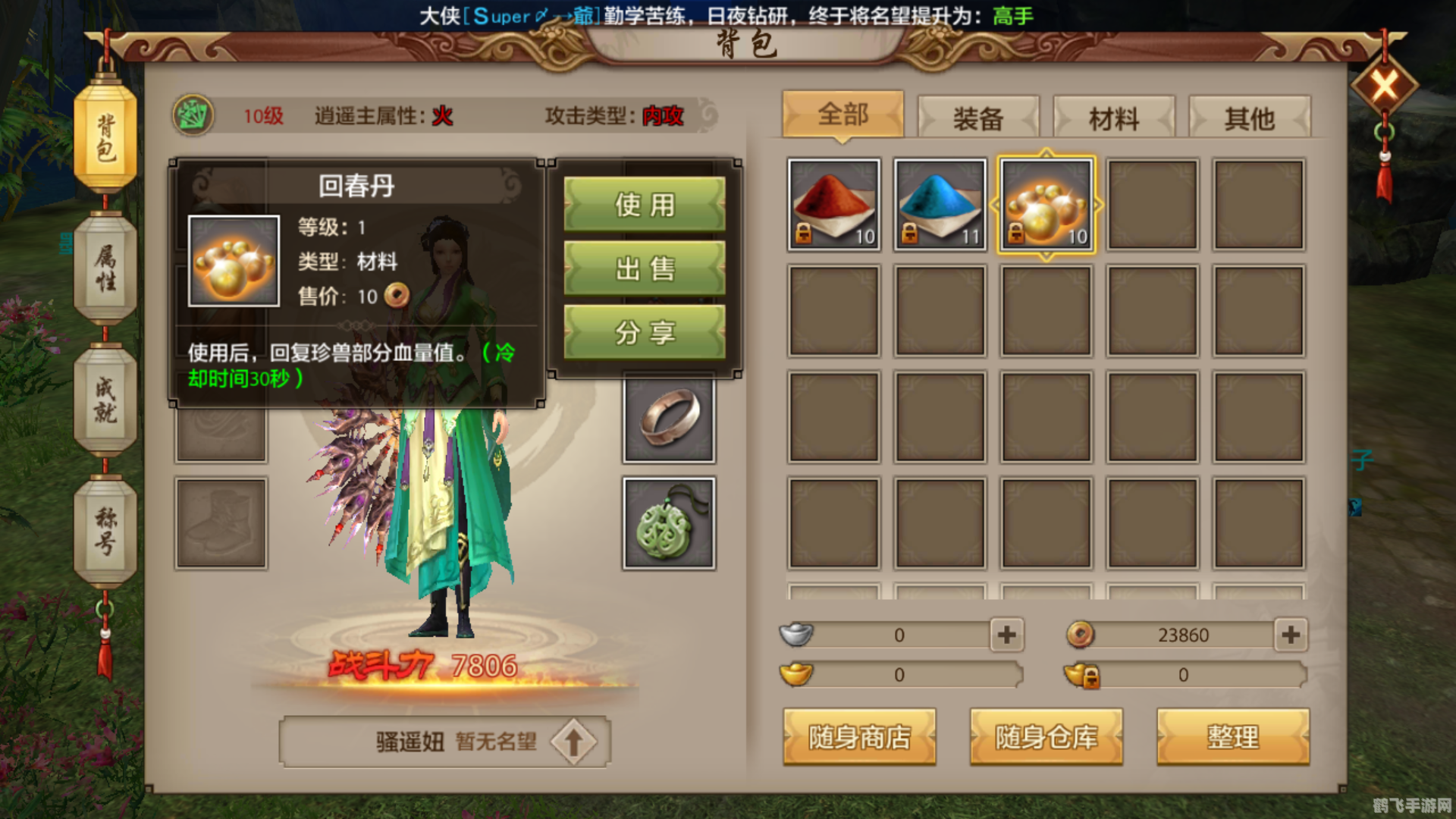
Task: Open the jade pendant equipment slot
Action: click(668, 522)
